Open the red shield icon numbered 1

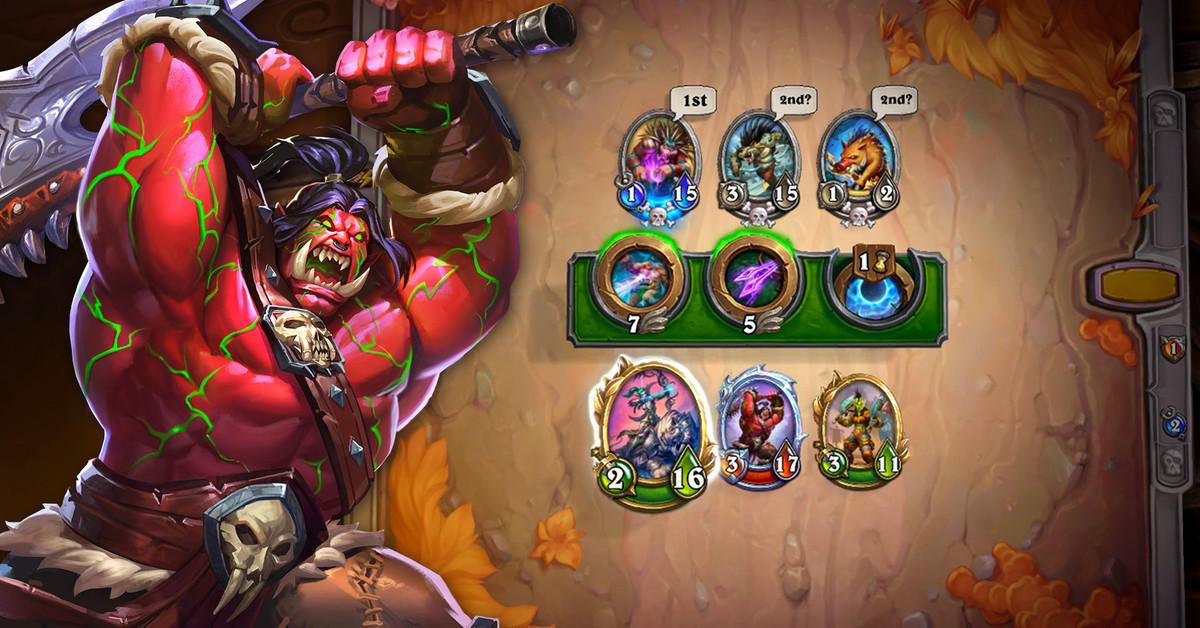[1171, 349]
